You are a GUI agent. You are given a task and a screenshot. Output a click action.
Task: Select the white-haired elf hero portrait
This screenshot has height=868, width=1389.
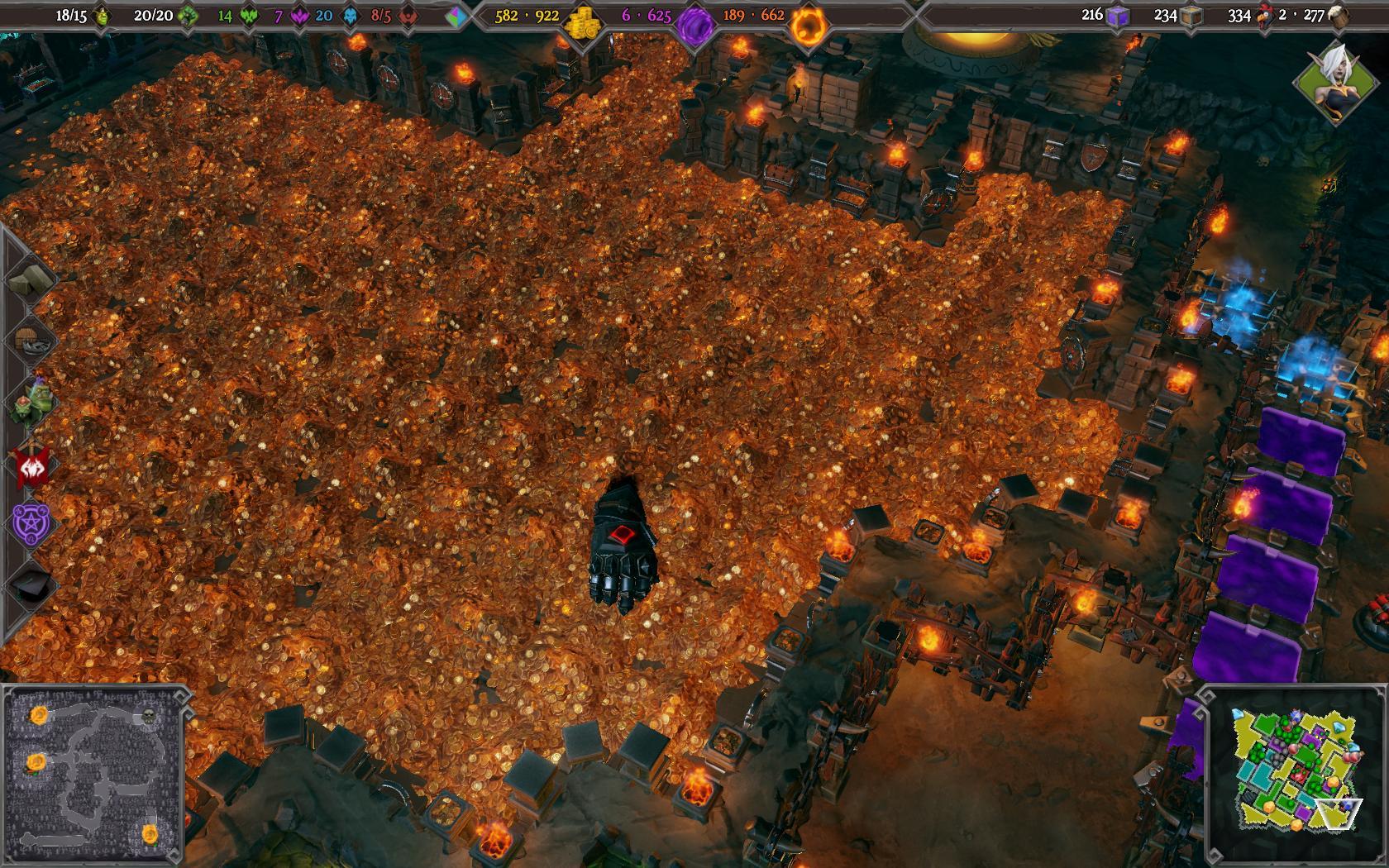pyautogui.click(x=1331, y=79)
